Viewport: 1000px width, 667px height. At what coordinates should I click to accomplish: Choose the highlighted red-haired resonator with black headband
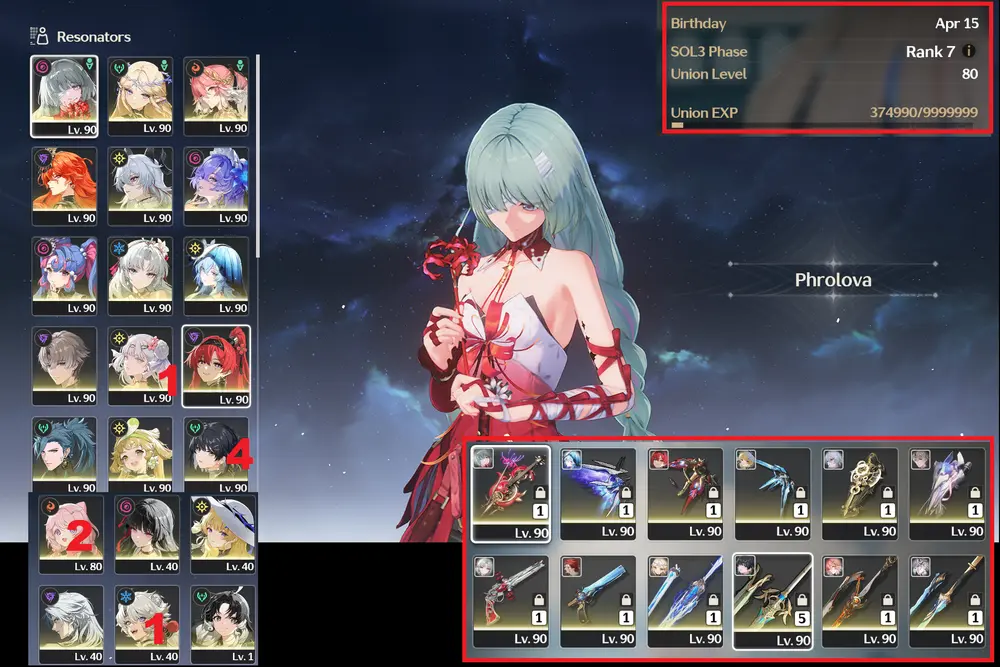pos(216,365)
